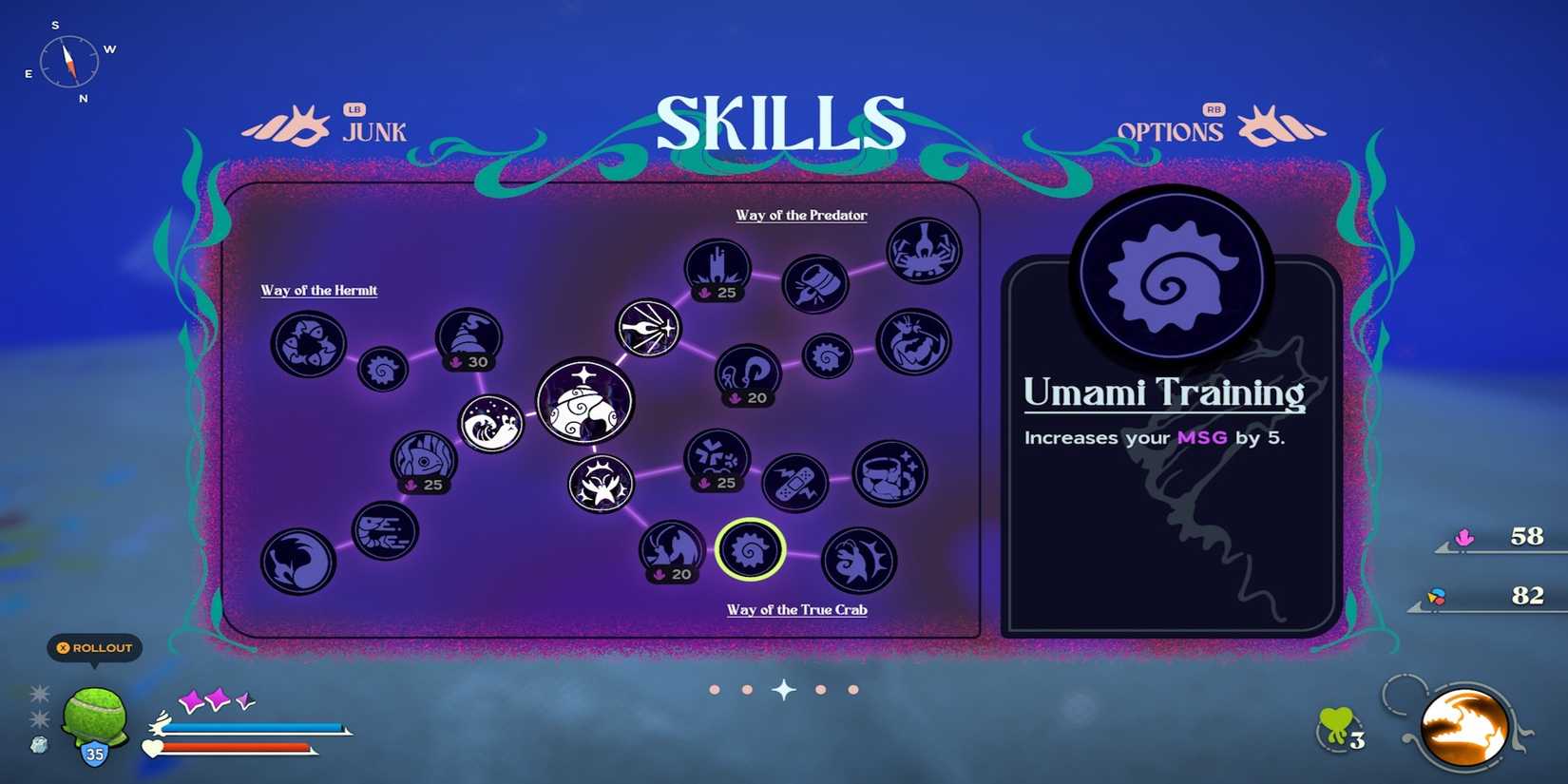The width and height of the screenshot is (1568, 784).
Task: Click the green heart counter showing 3
Action: (x=1333, y=725)
